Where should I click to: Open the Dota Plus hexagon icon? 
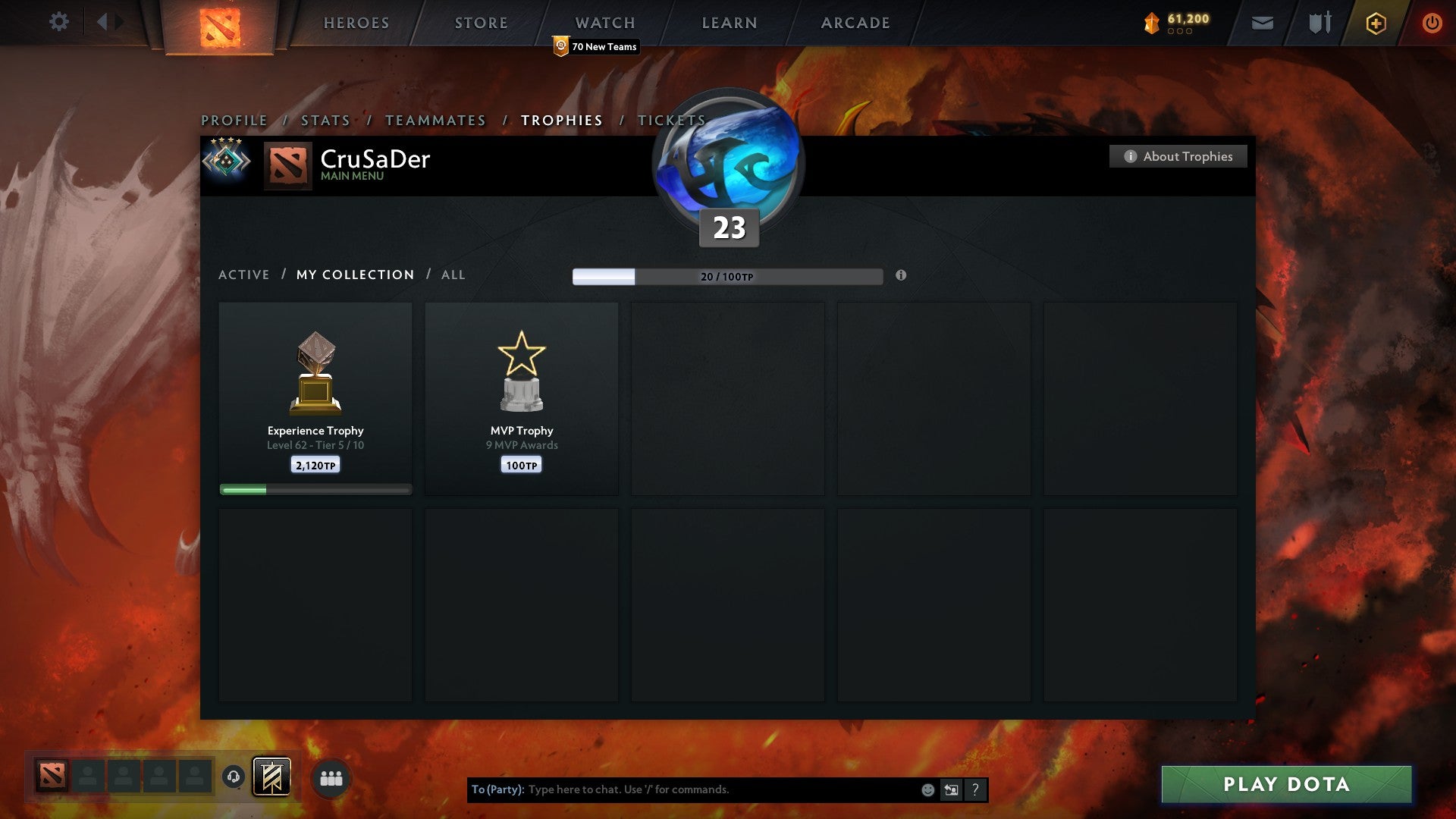click(1375, 23)
